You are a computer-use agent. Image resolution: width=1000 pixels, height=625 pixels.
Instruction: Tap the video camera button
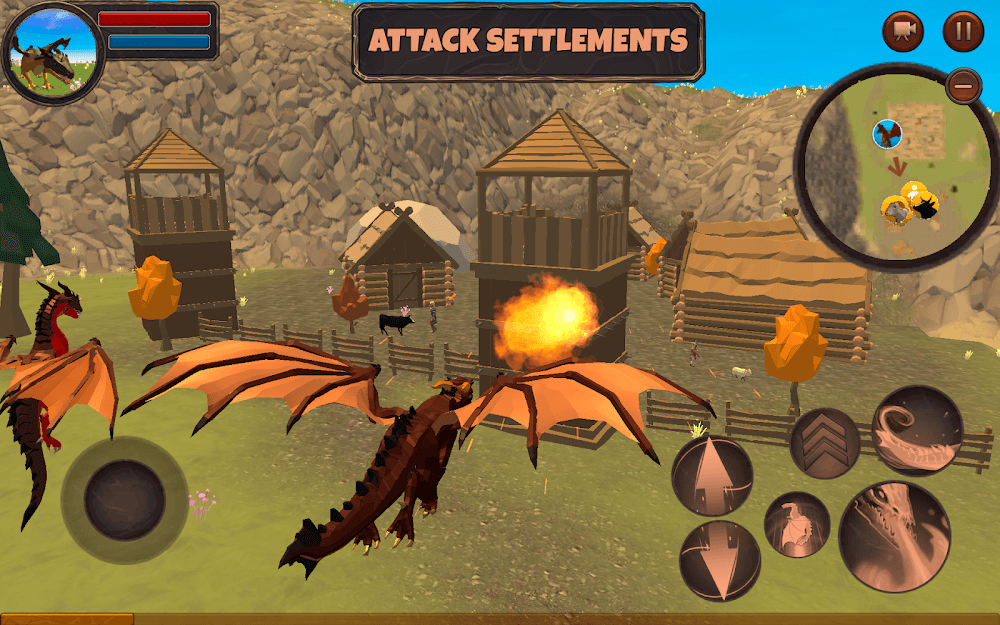click(903, 31)
